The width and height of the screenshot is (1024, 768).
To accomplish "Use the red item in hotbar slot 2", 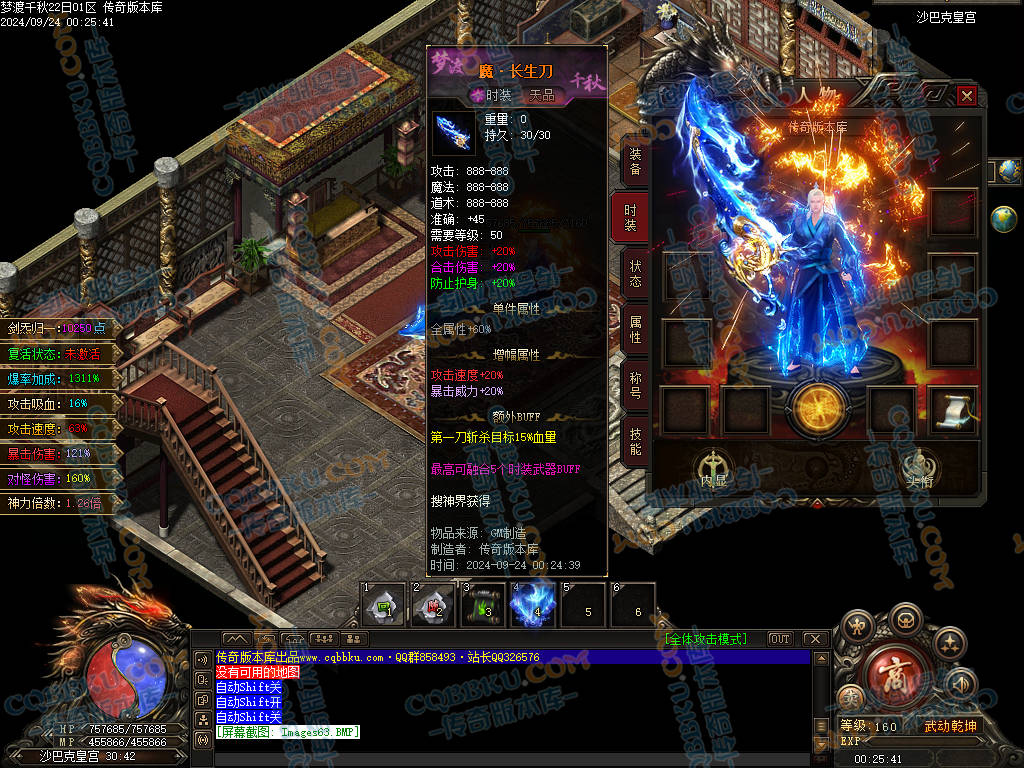I will (433, 606).
